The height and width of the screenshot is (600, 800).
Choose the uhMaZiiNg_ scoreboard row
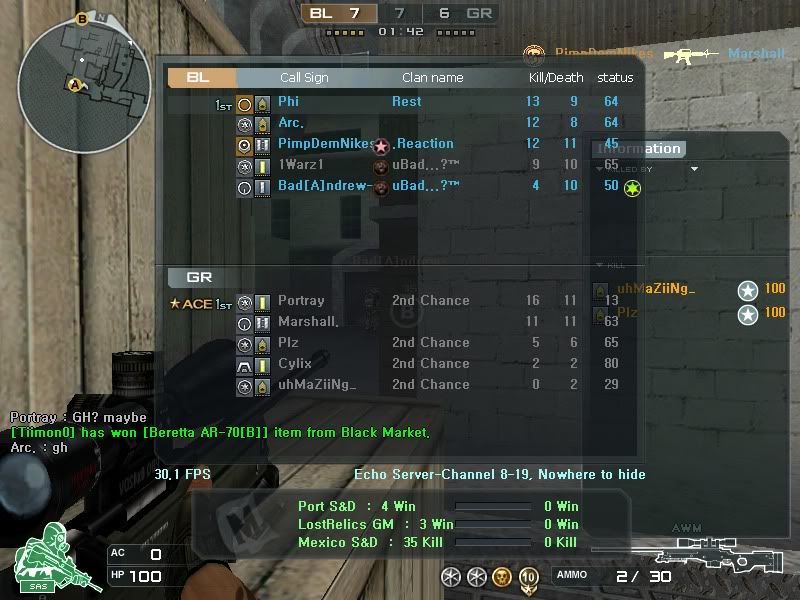point(317,385)
